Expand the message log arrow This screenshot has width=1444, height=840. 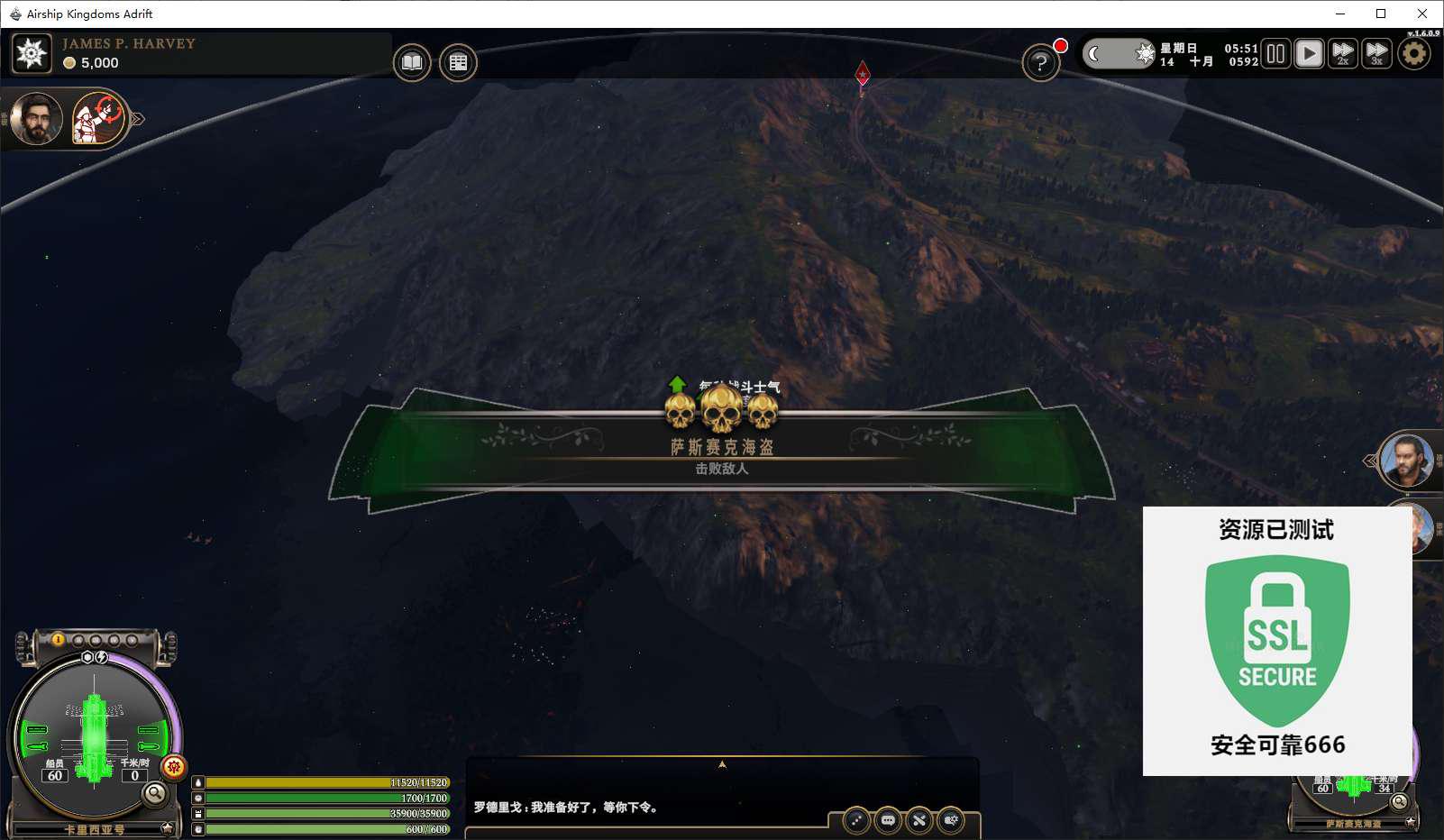pos(722,764)
